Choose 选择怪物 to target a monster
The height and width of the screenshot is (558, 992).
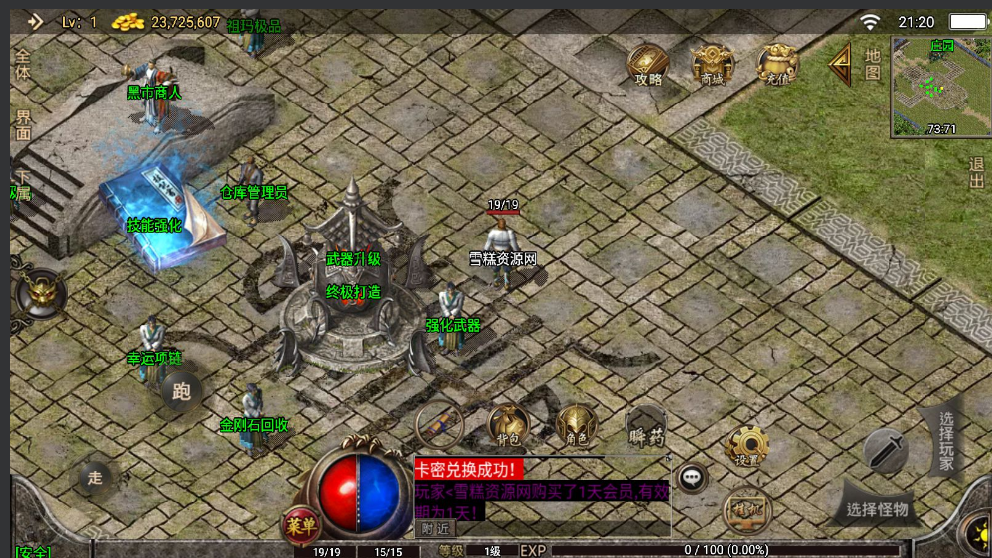(x=877, y=509)
